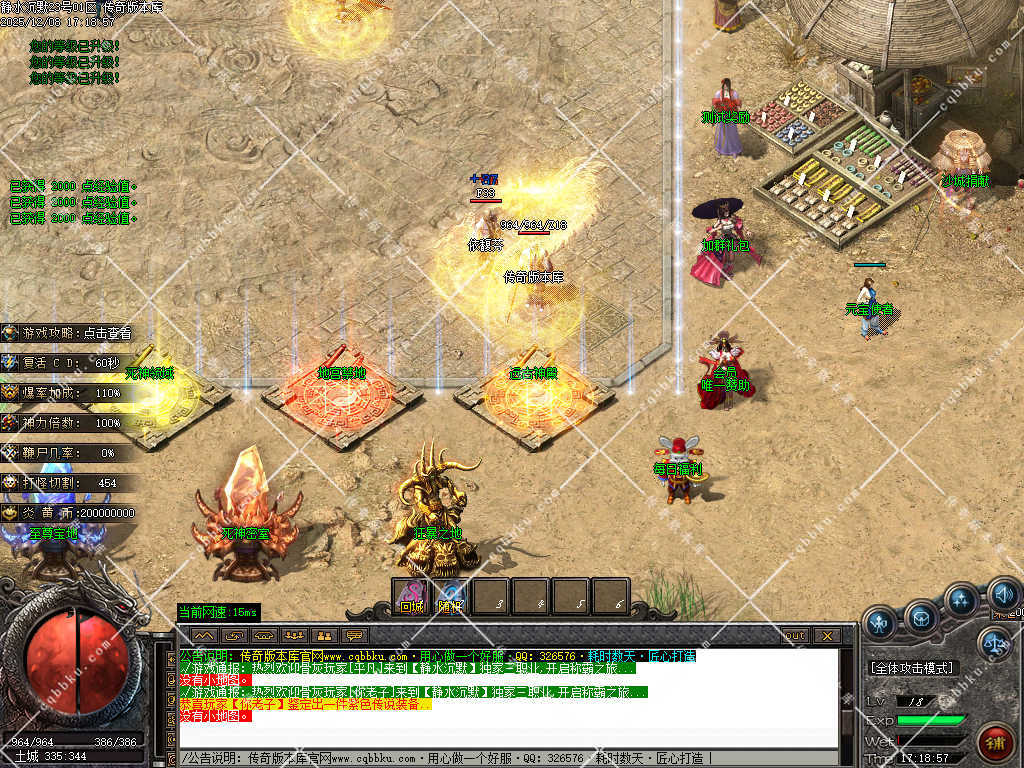Open the character equipment round button
Image resolution: width=1024 pixels, height=768 pixels.
[x=879, y=623]
